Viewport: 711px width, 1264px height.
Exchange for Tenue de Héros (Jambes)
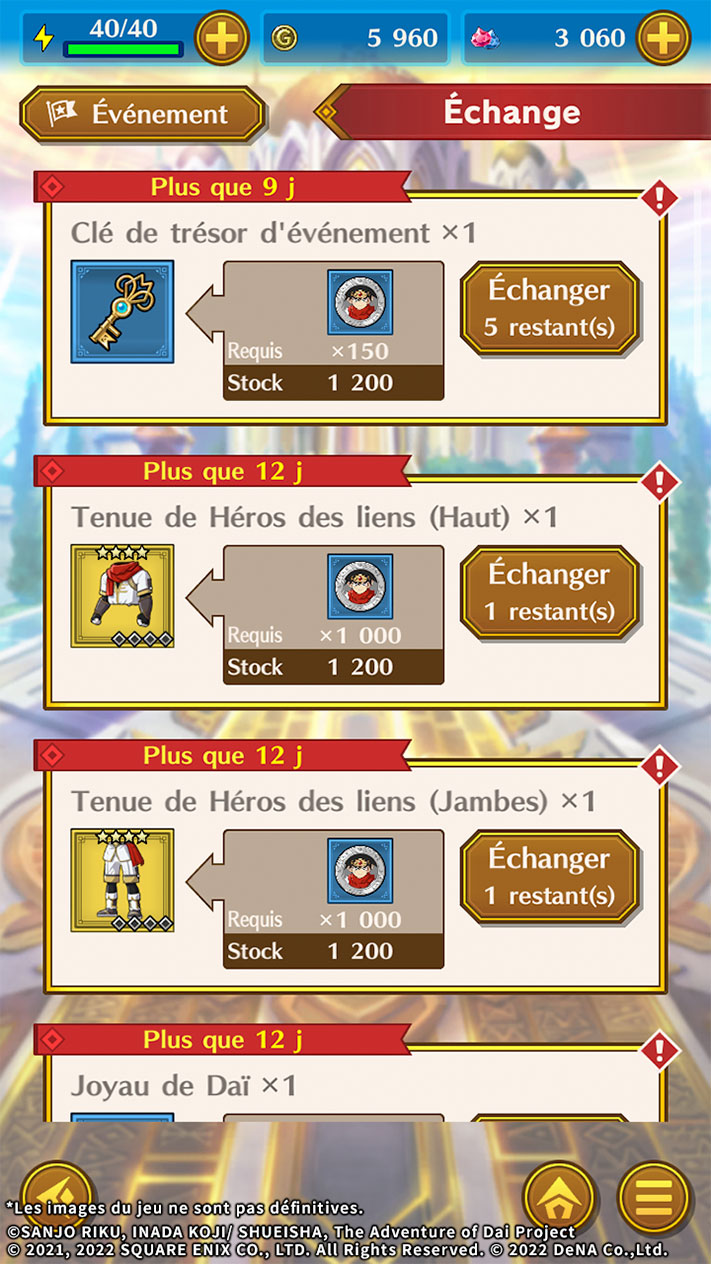549,876
